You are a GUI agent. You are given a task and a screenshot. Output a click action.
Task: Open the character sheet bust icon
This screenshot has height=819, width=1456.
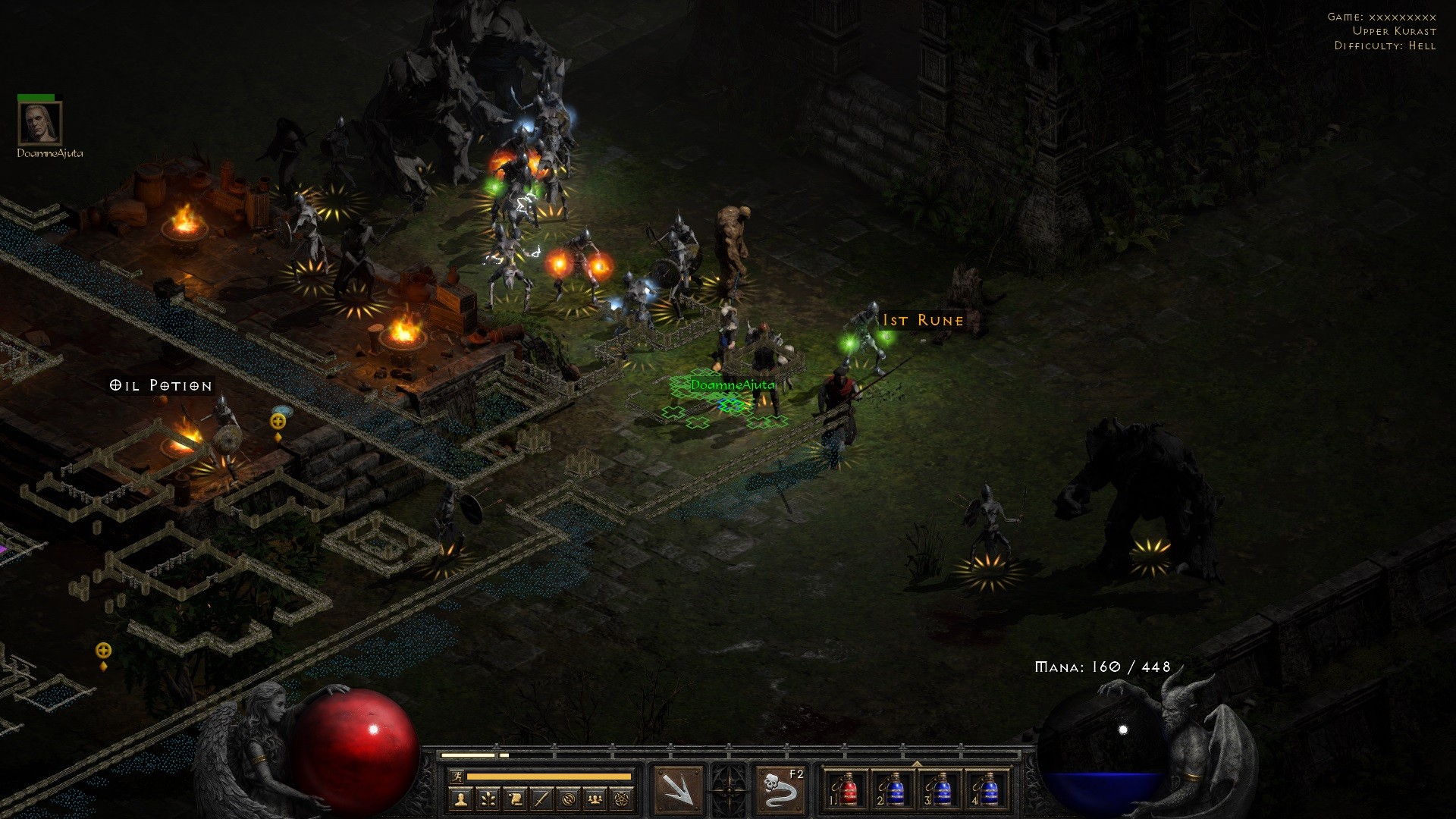click(x=460, y=799)
